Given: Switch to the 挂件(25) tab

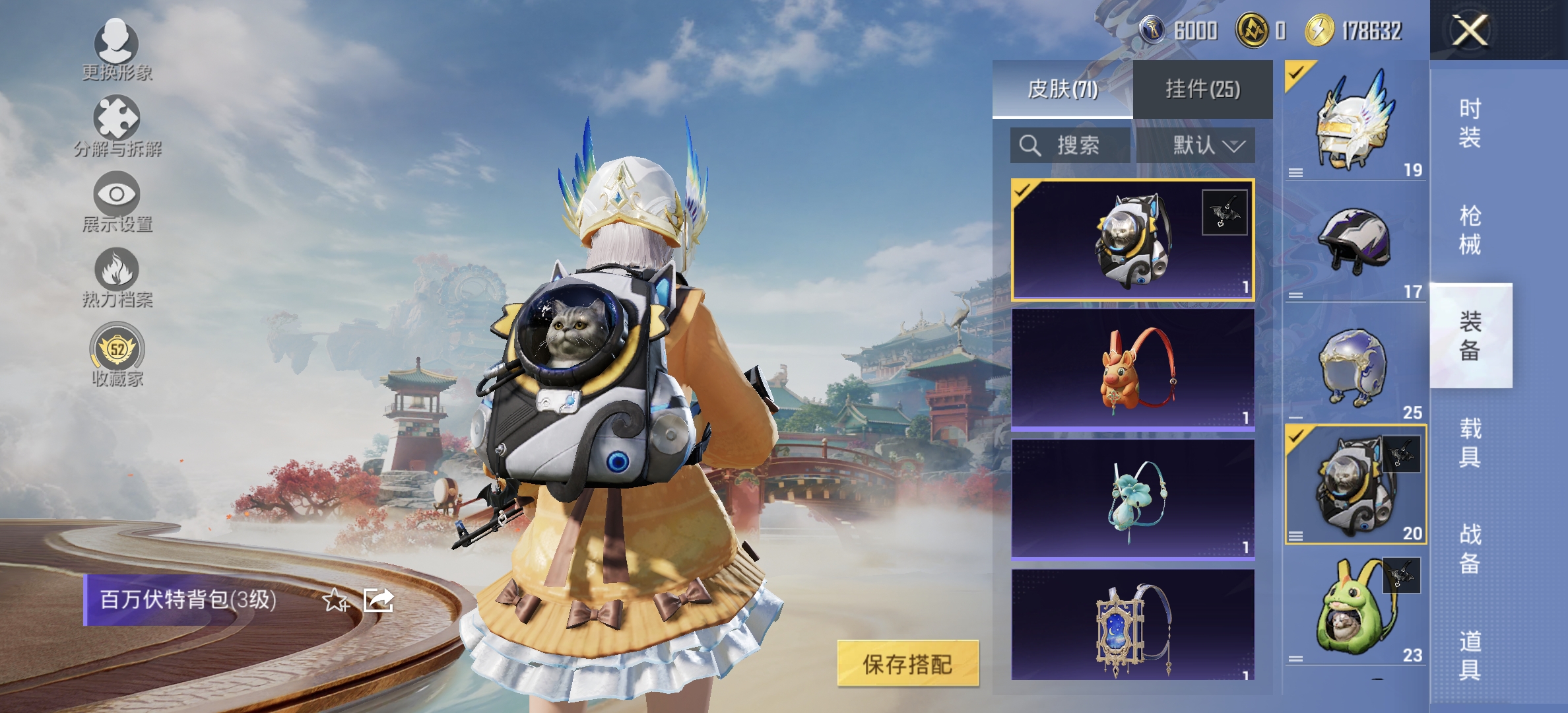Looking at the screenshot, I should [1208, 89].
